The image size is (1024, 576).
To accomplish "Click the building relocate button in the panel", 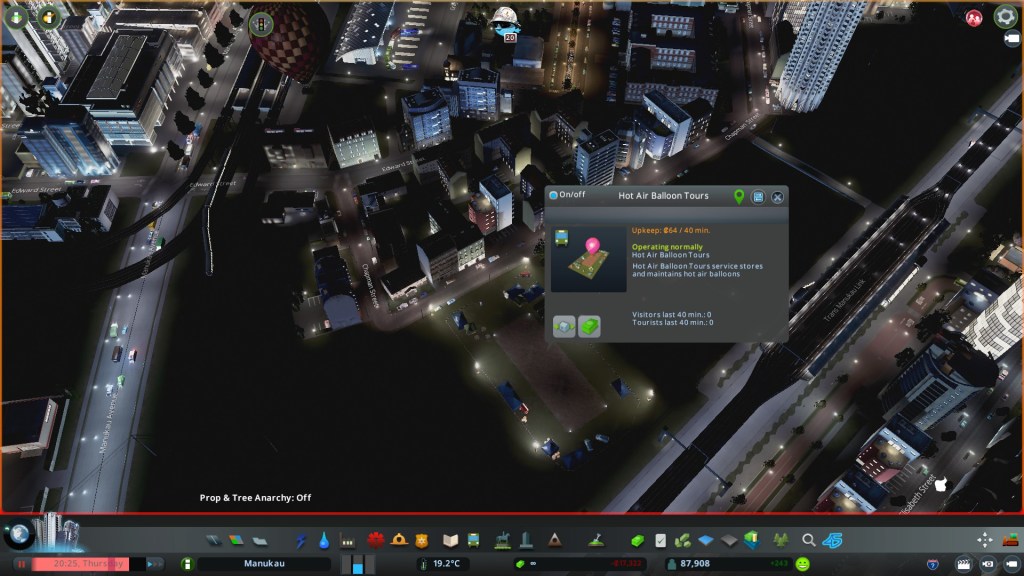I will tap(564, 326).
